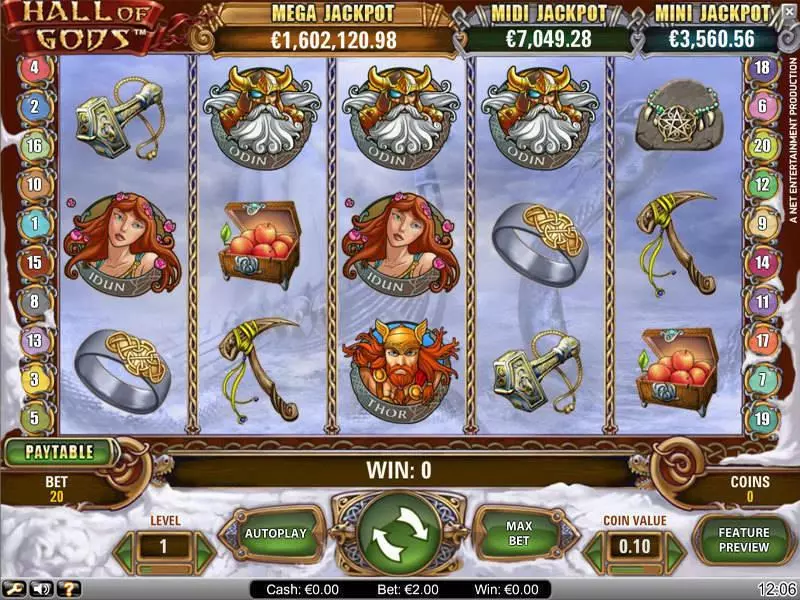
Task: Decrease the bet Level with left arrow
Action: (x=126, y=548)
